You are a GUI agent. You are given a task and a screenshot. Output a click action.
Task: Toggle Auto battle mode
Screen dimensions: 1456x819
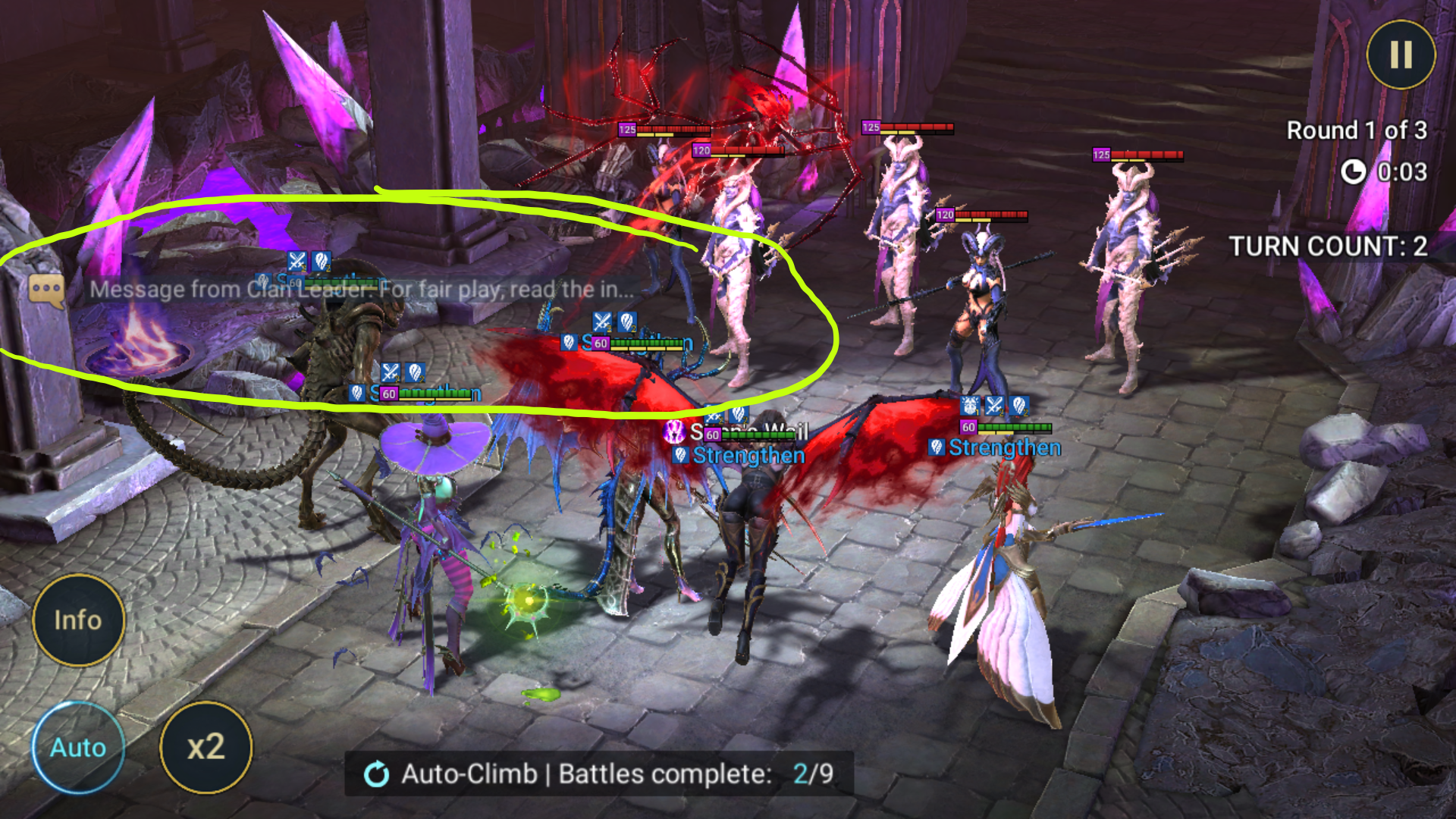pos(78,747)
